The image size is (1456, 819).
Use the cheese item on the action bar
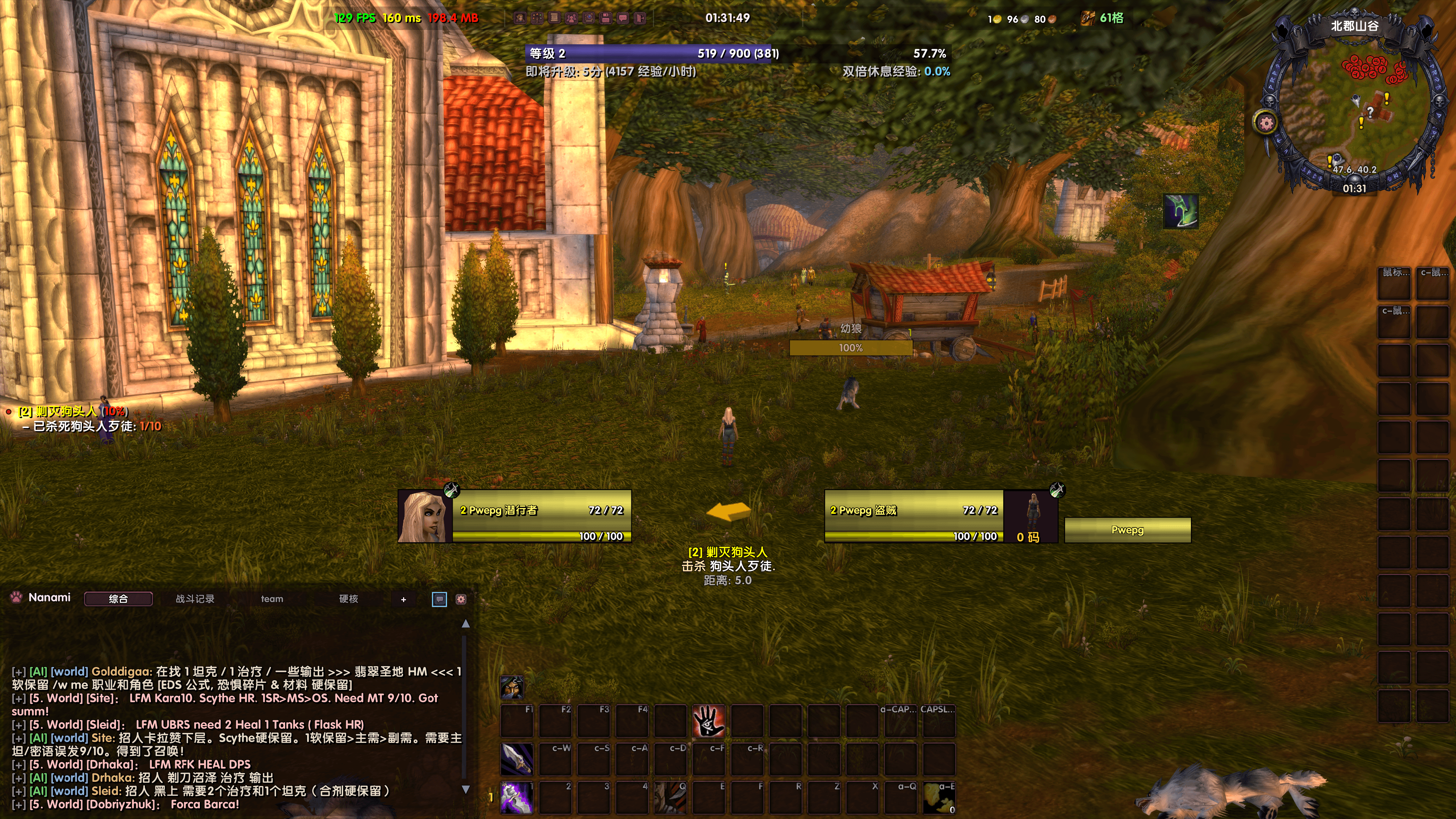point(939,797)
